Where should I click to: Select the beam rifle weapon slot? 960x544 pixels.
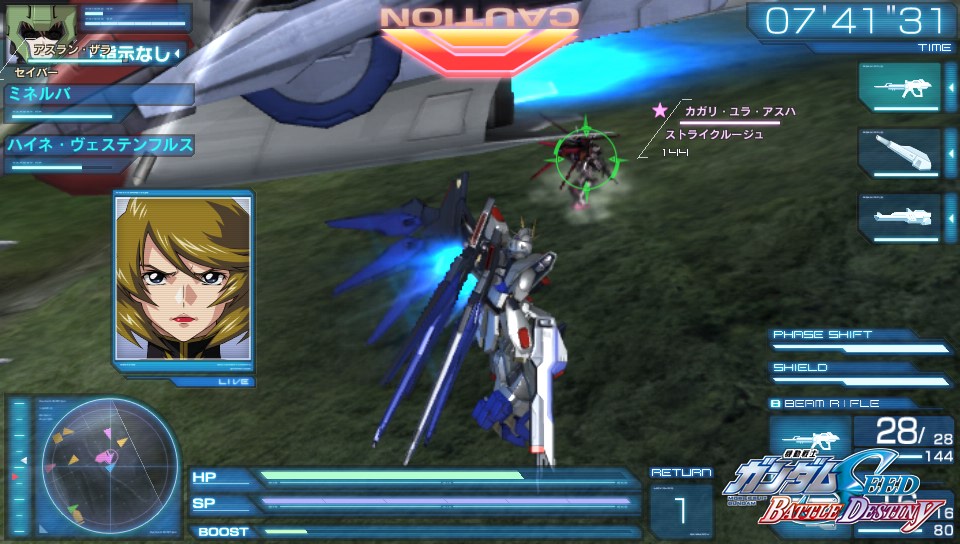(899, 88)
